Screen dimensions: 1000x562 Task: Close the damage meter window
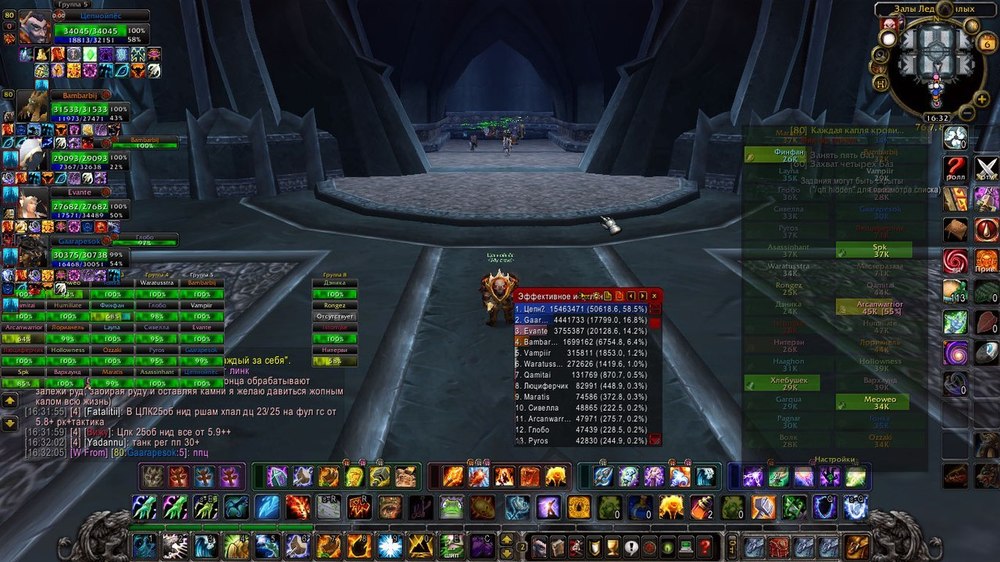coord(655,296)
